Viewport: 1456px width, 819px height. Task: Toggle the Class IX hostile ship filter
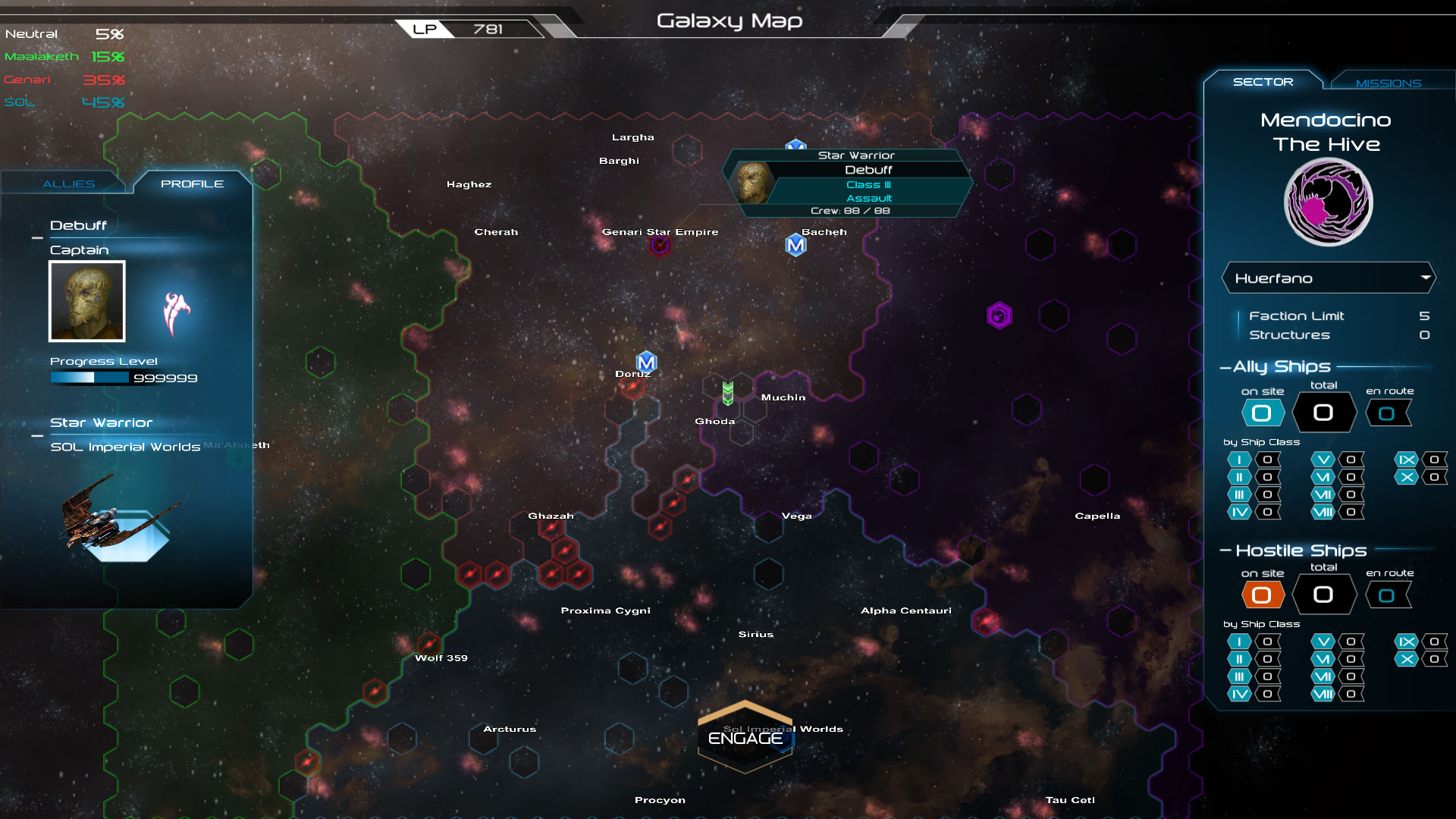coord(1408,642)
